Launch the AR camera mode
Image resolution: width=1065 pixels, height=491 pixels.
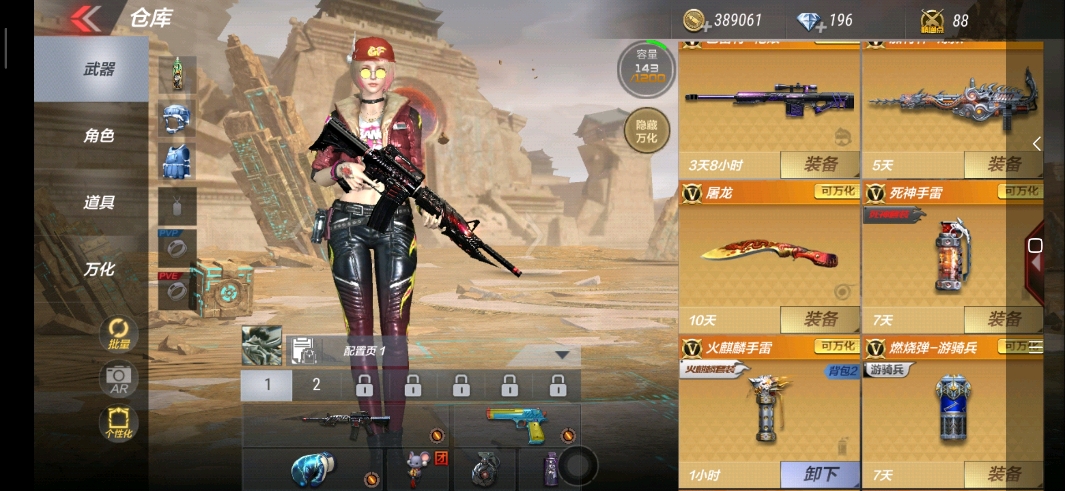(x=119, y=378)
